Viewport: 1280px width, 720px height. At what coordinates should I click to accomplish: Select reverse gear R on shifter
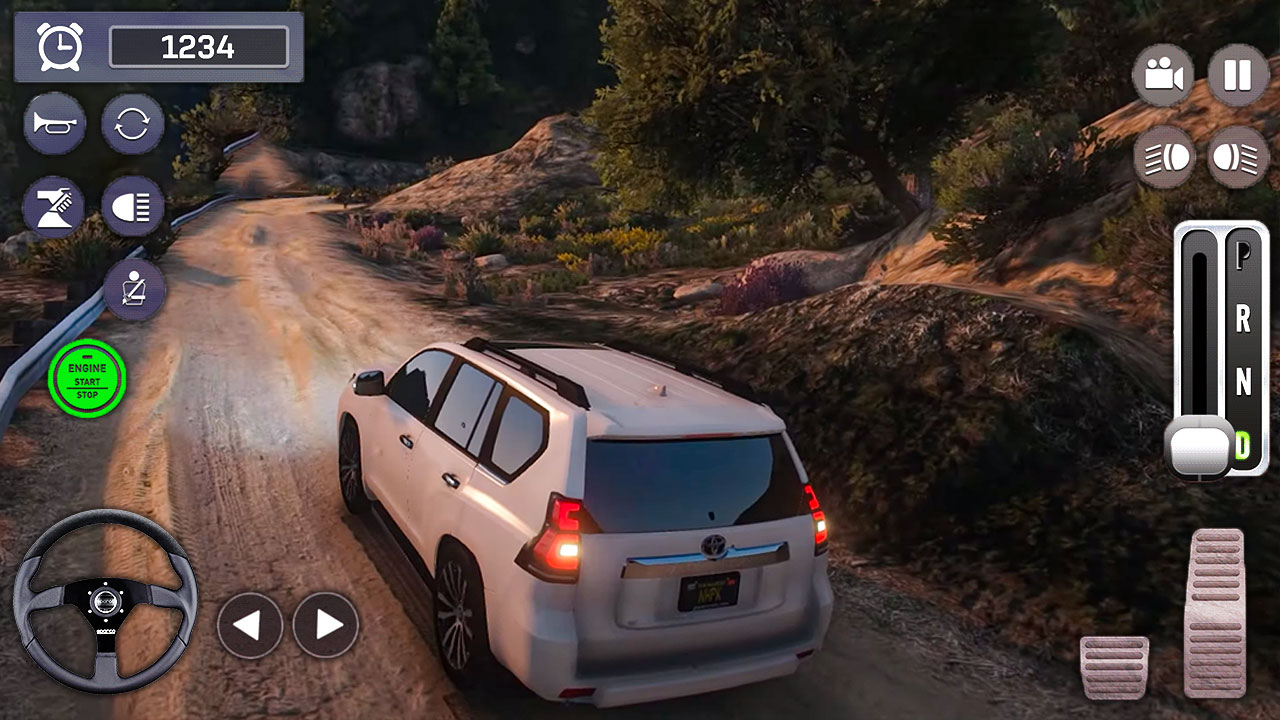(1243, 319)
